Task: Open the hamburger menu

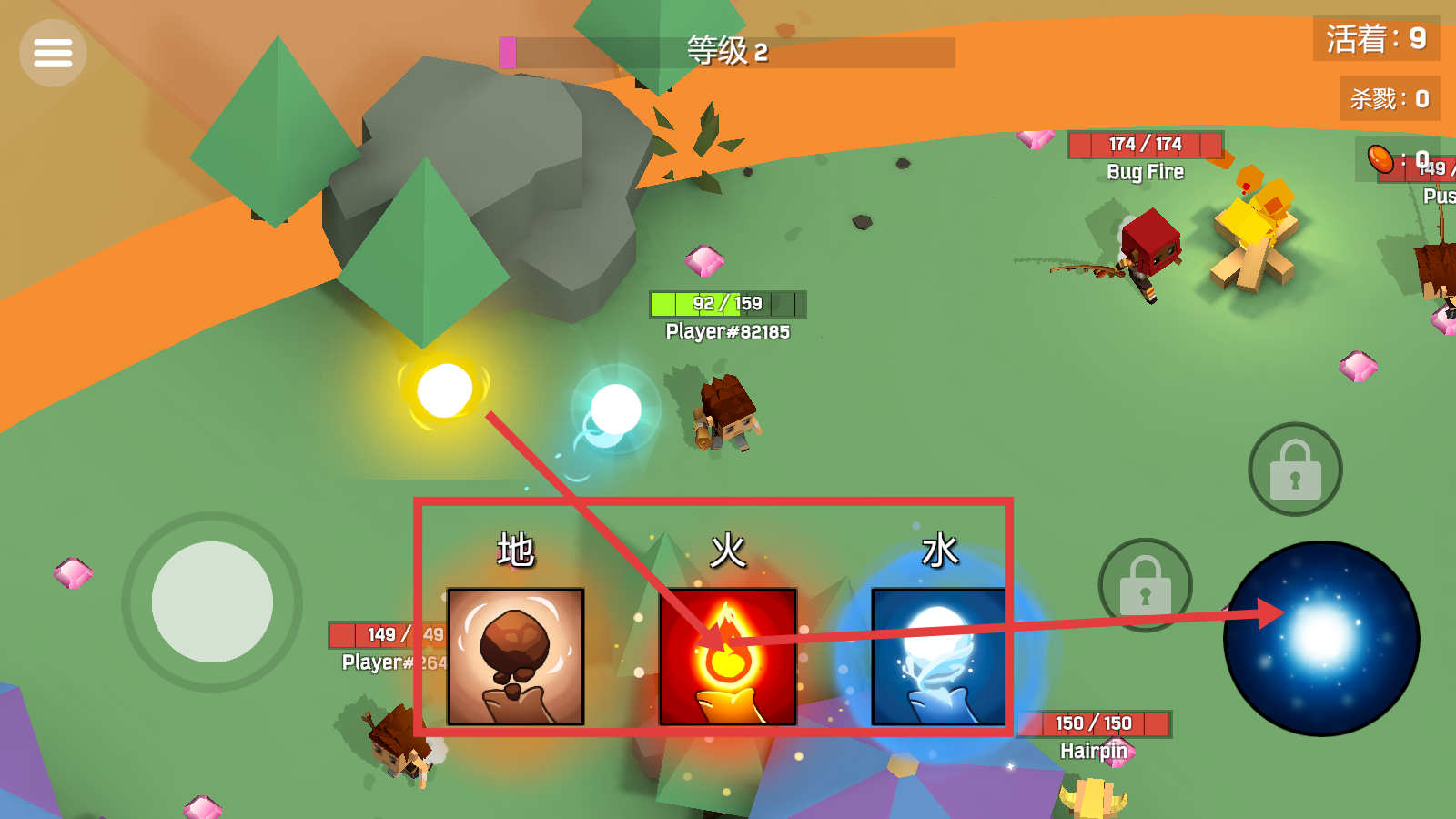Action: (52, 52)
